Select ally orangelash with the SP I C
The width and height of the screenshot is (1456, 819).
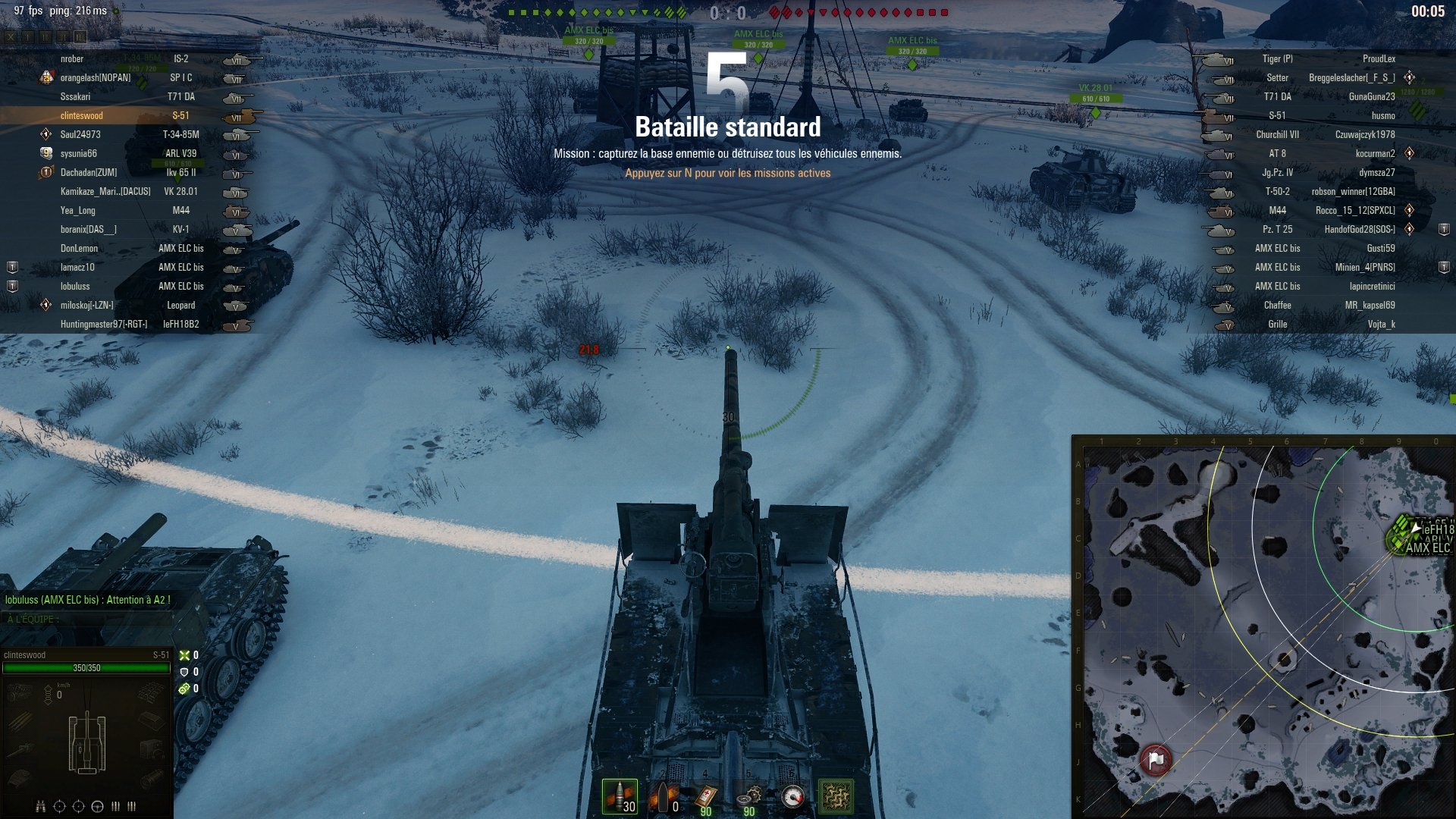coord(96,78)
